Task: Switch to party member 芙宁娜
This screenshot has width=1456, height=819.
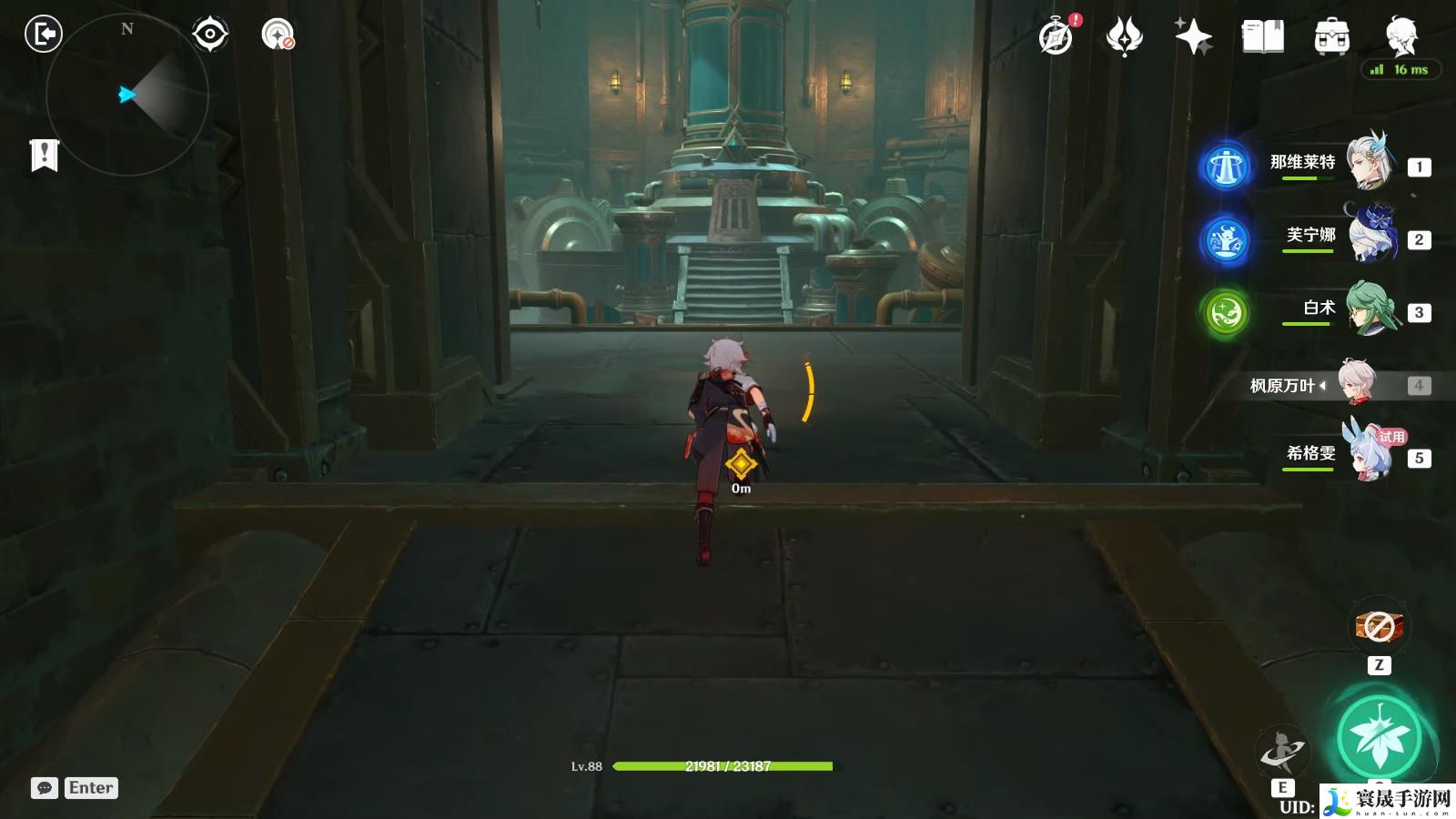Action: pos(1370,237)
